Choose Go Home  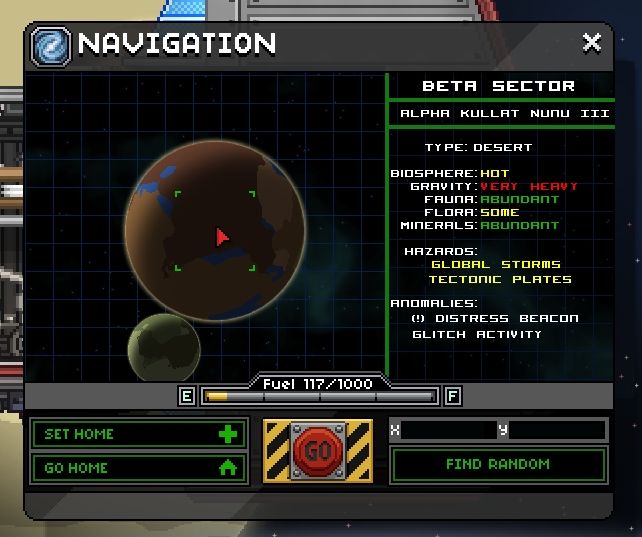pyautogui.click(x=138, y=467)
